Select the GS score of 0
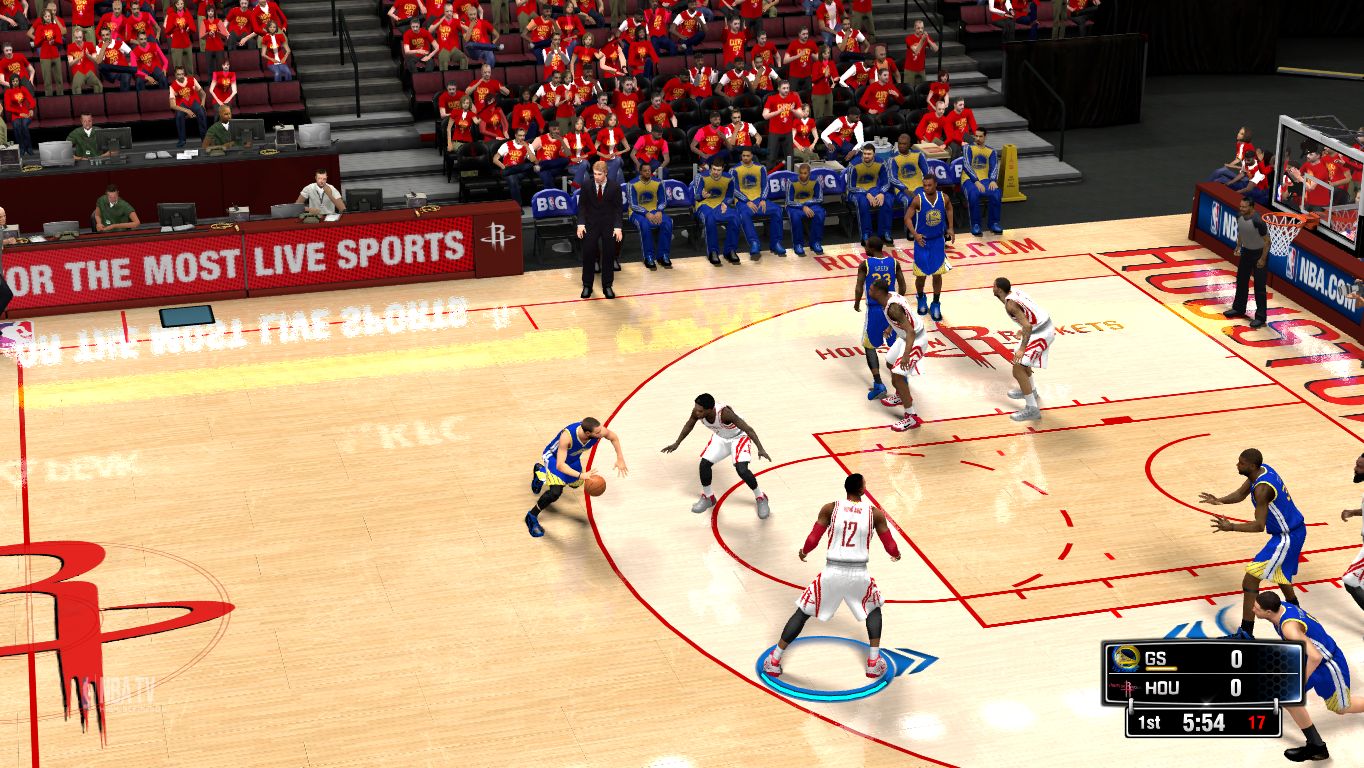Screen dimensions: 1364x768 [x=1237, y=659]
